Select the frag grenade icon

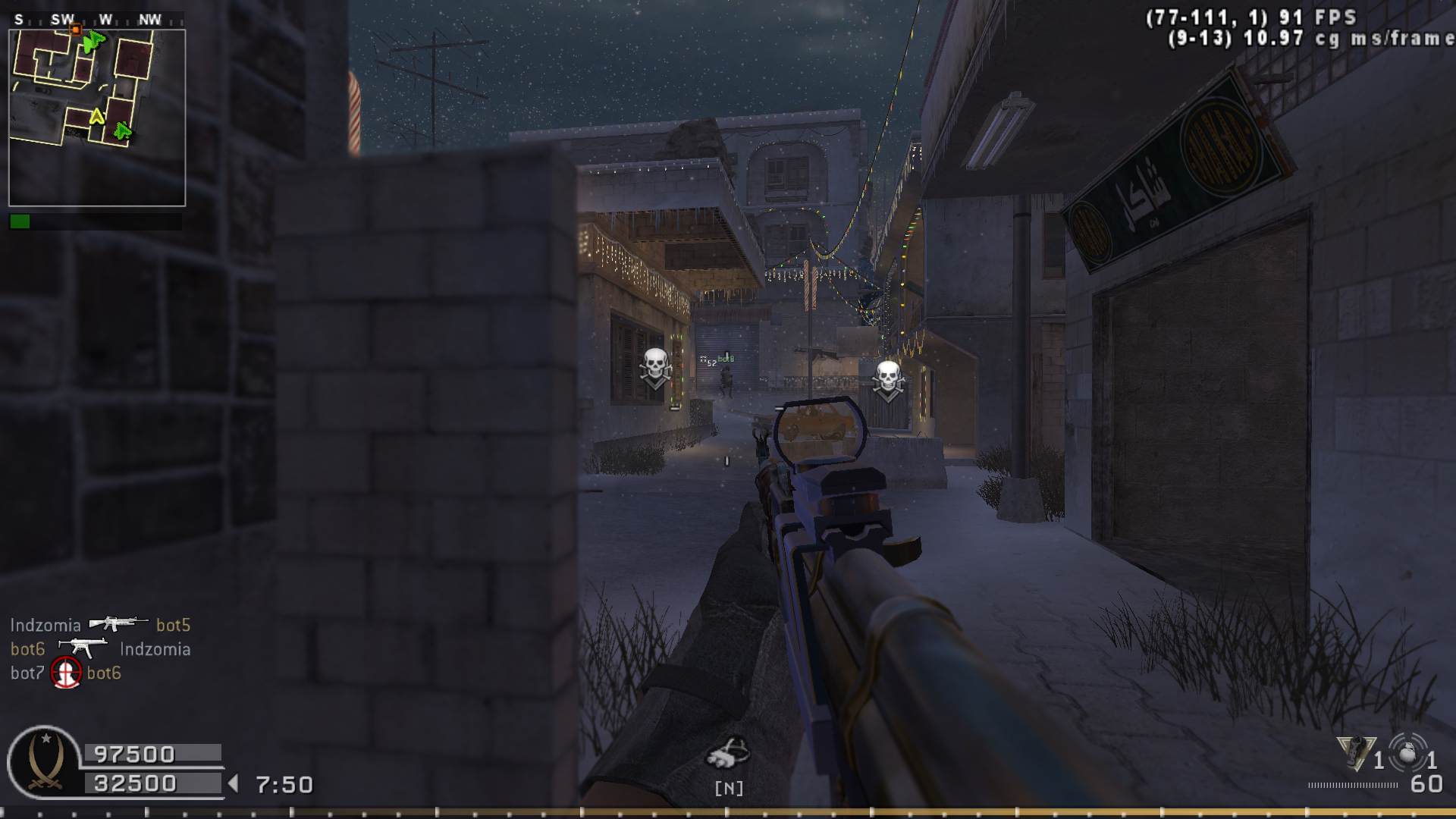(x=1407, y=754)
